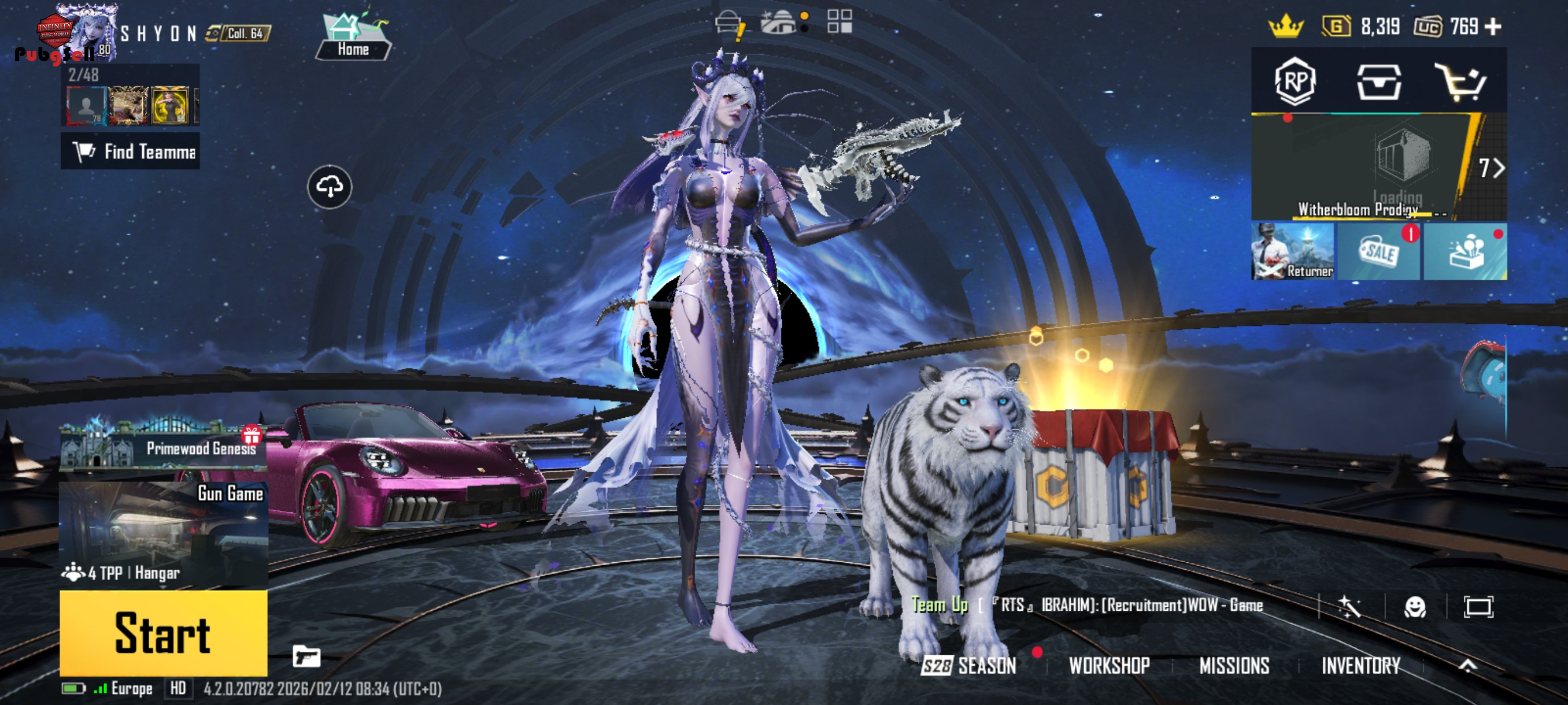Tap the yellow Start button
Image resolution: width=1568 pixels, height=705 pixels.
click(x=163, y=633)
